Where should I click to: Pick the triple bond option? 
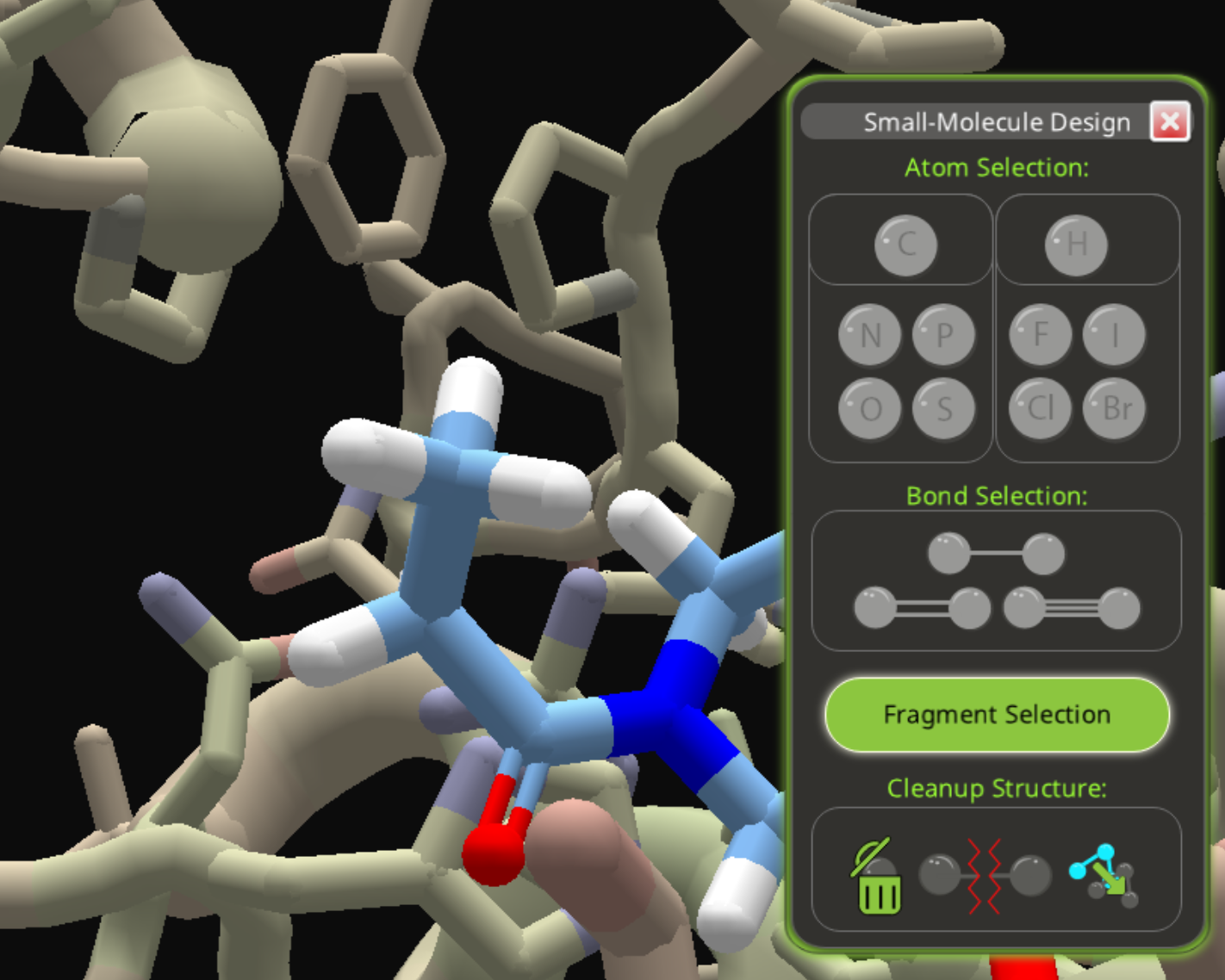pos(1072,608)
